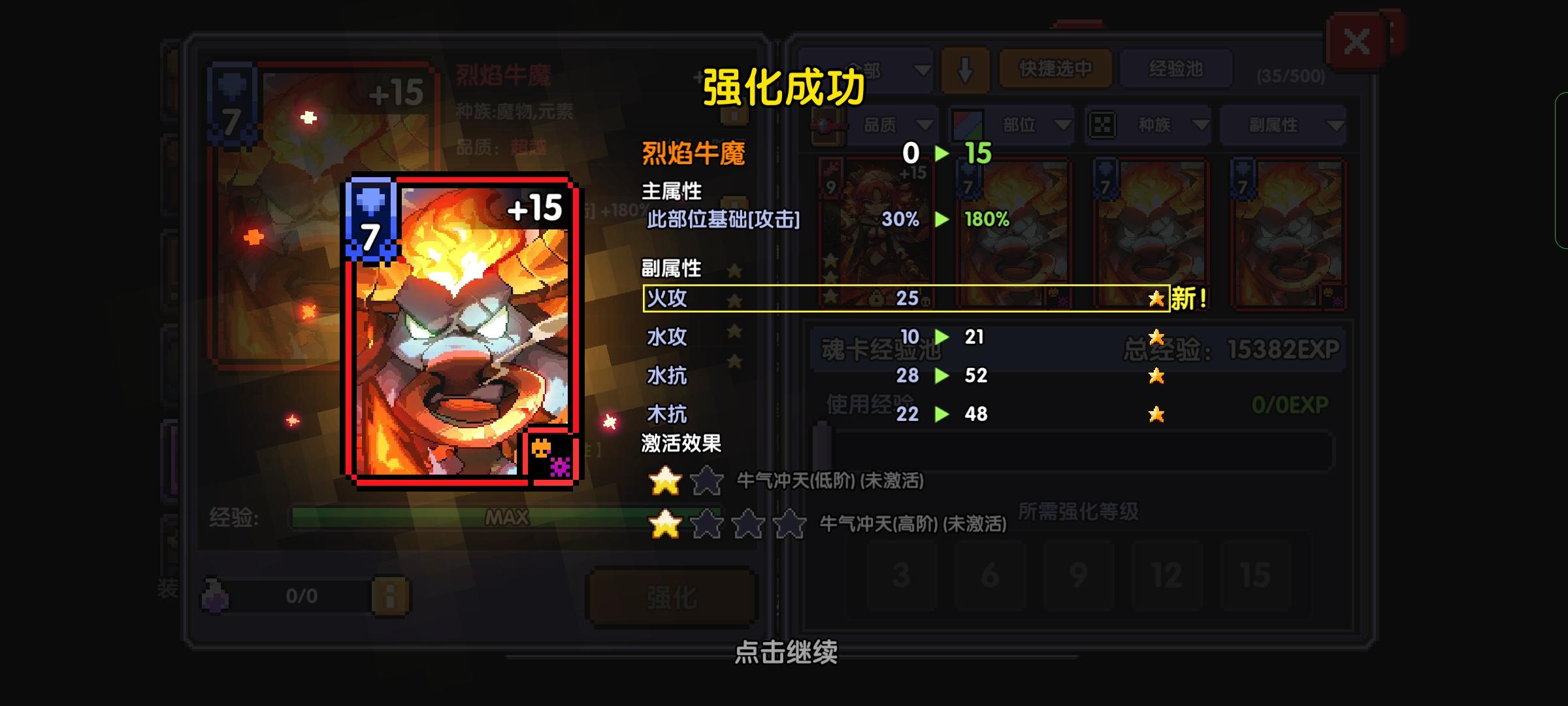切换到经验池标签

1176,69
